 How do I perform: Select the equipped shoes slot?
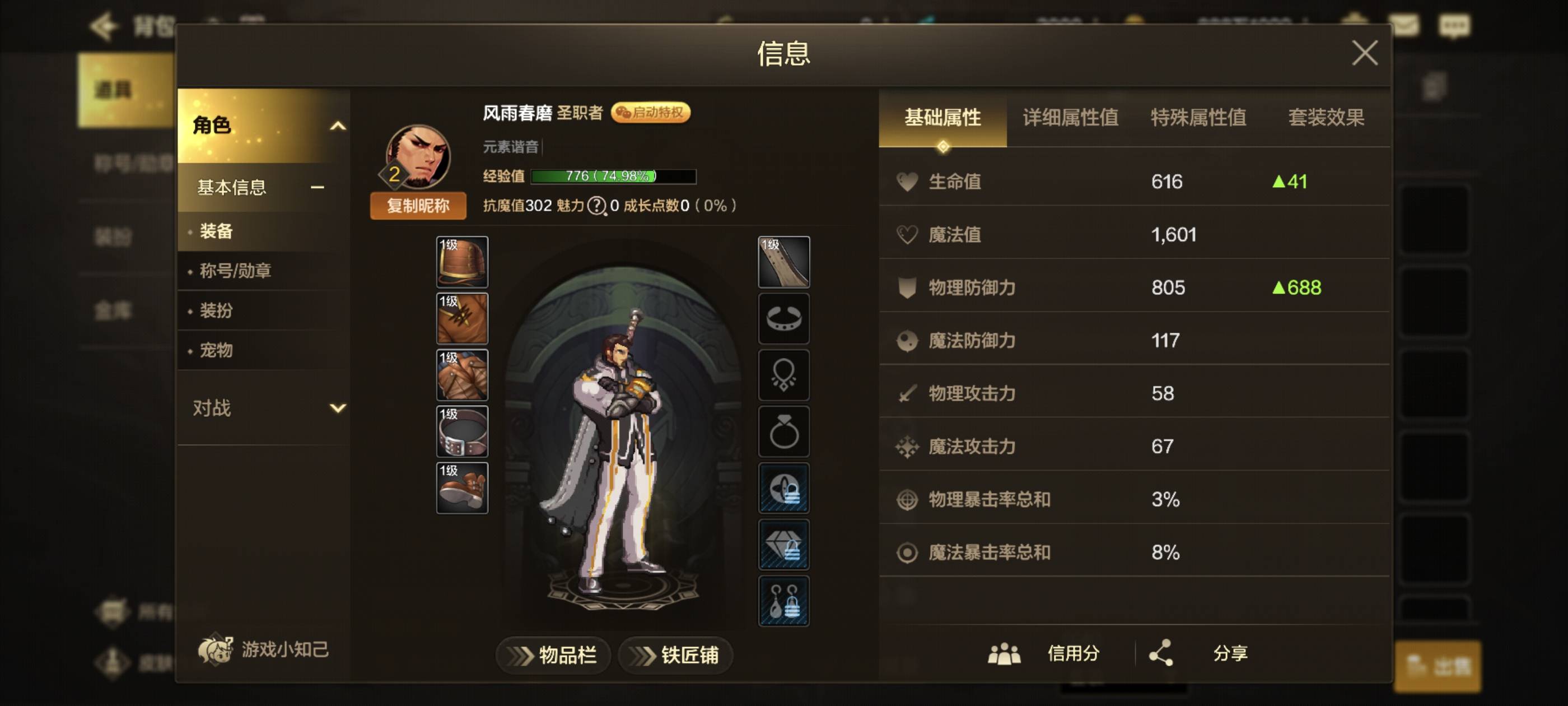pos(461,486)
